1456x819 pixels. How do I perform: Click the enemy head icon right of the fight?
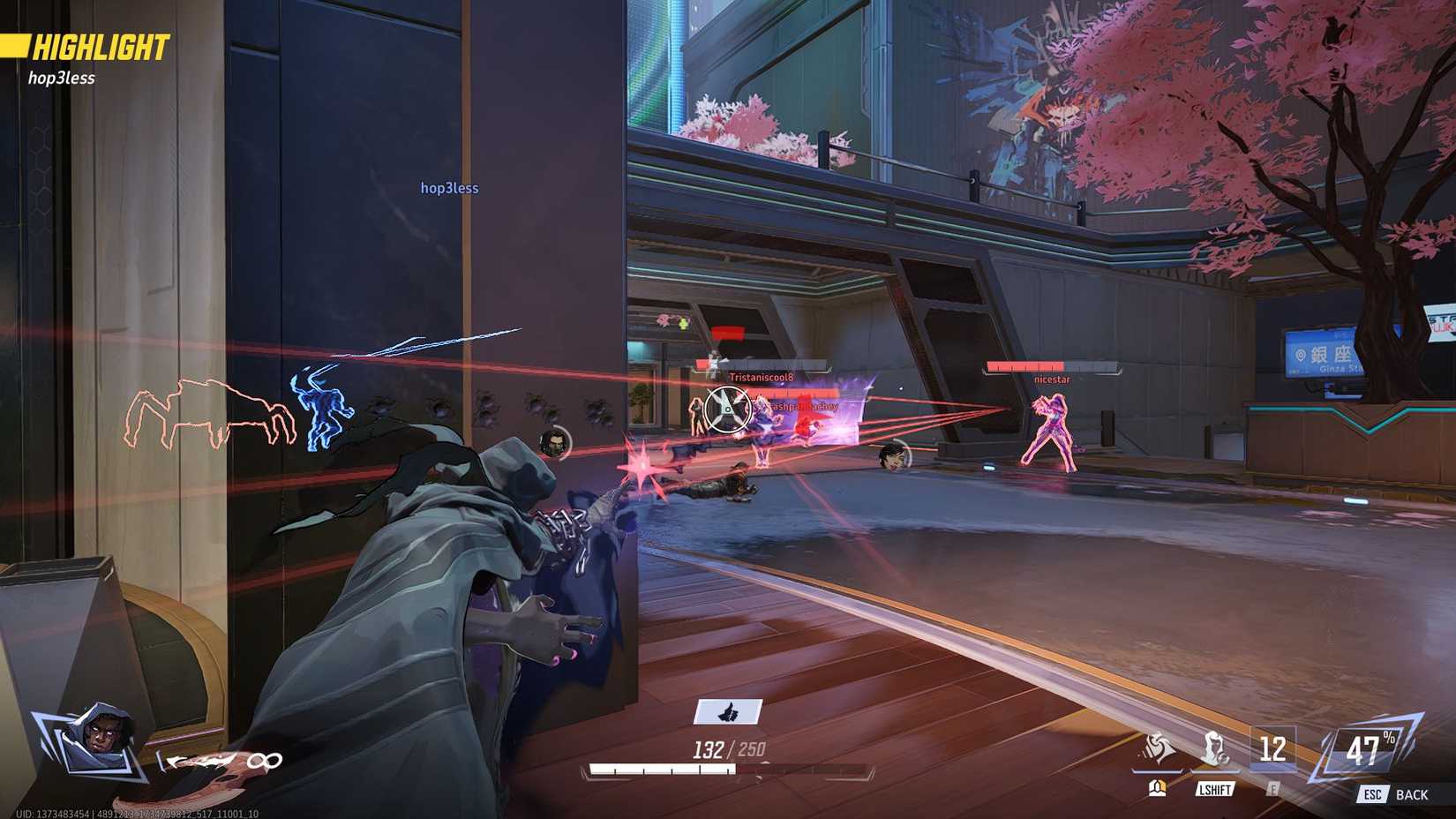pyautogui.click(x=895, y=458)
